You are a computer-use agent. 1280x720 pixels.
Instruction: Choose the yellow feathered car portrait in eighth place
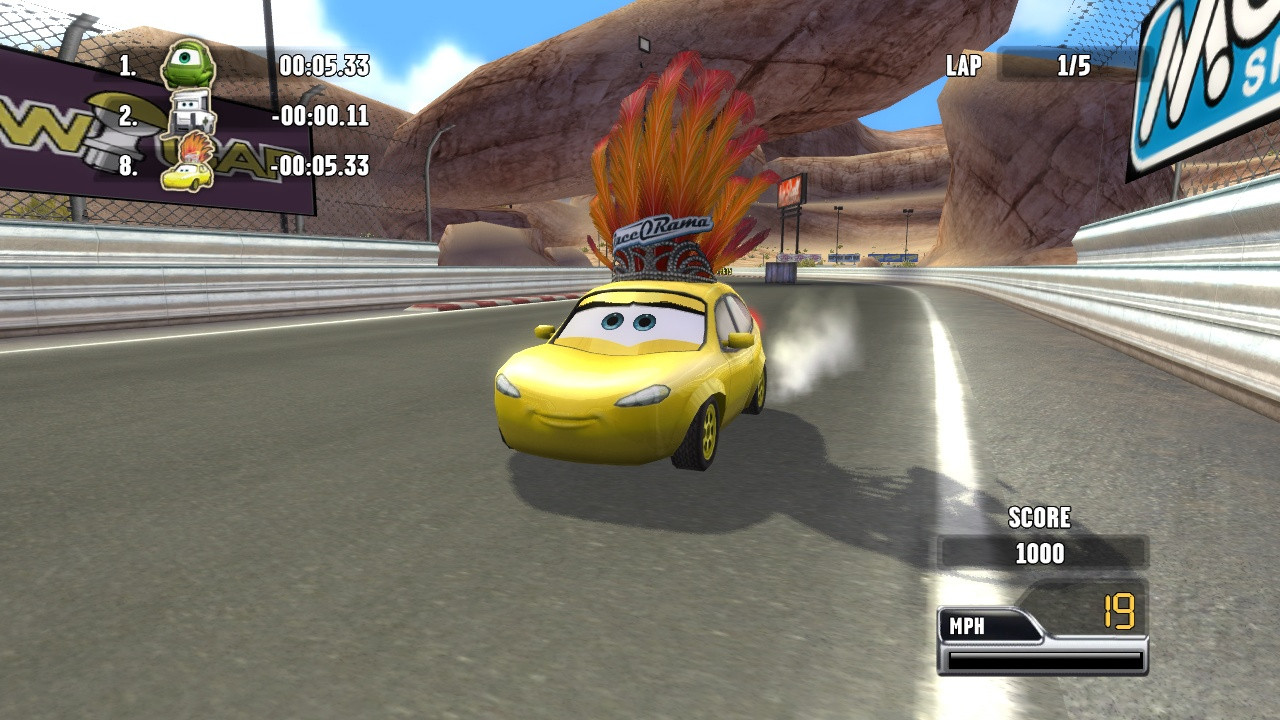(189, 165)
